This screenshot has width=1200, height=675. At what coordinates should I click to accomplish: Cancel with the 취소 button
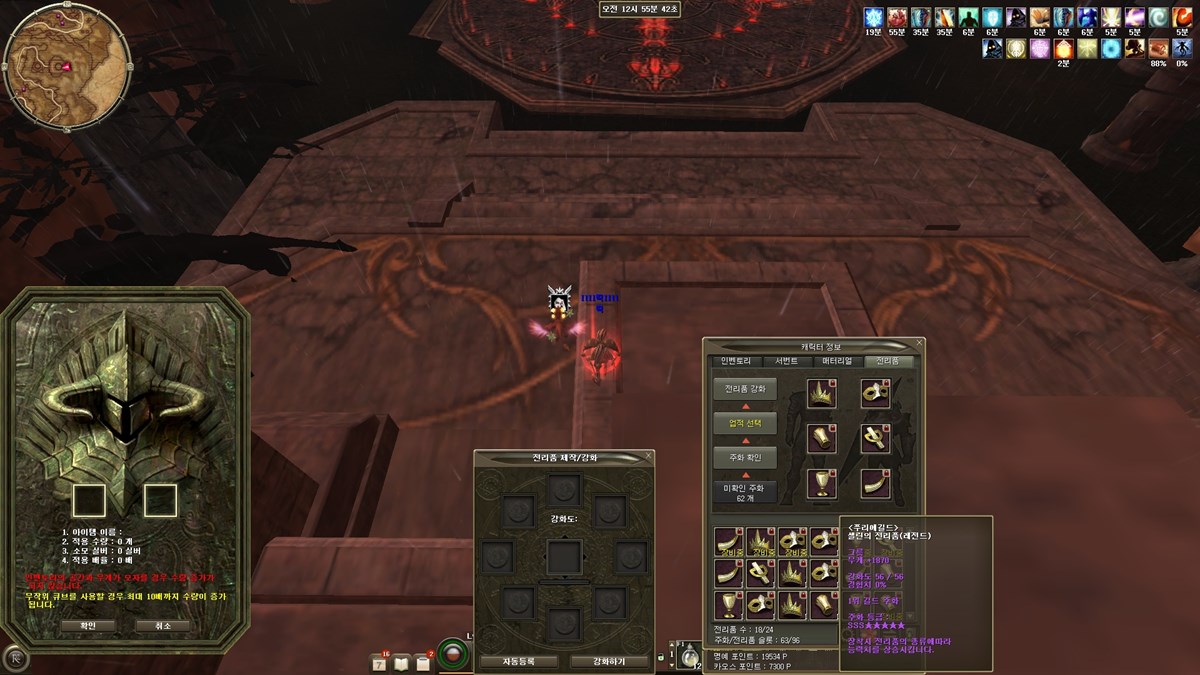tap(163, 625)
